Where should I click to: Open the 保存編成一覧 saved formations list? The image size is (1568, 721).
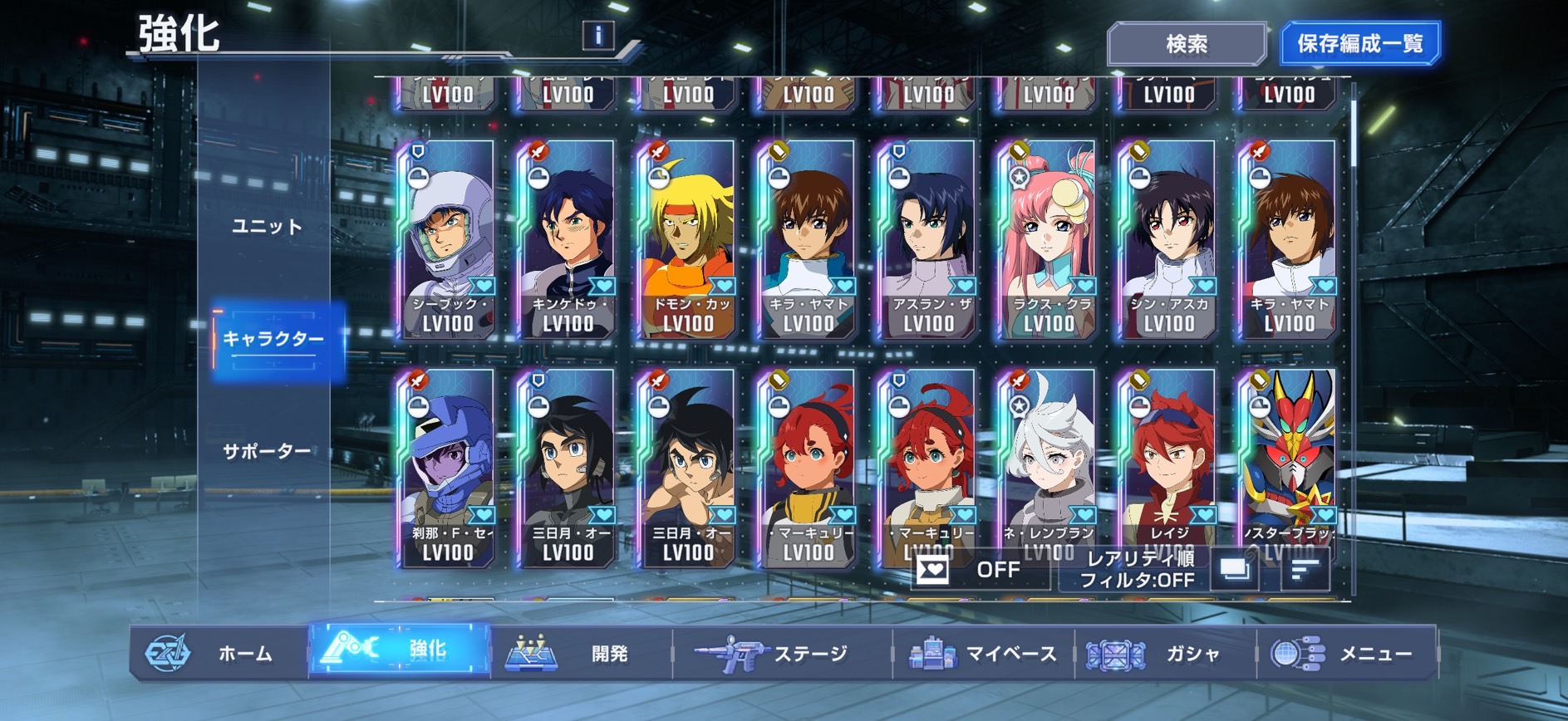pyautogui.click(x=1359, y=44)
